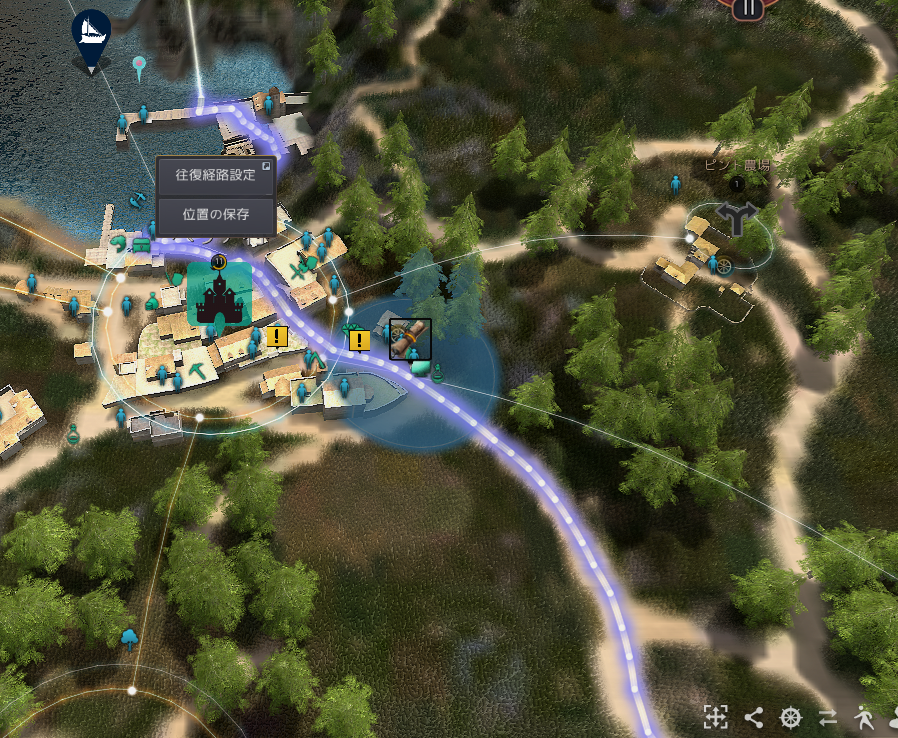Select the teal tree icon in the forest
Screen dimensions: 898x738
(x=129, y=637)
